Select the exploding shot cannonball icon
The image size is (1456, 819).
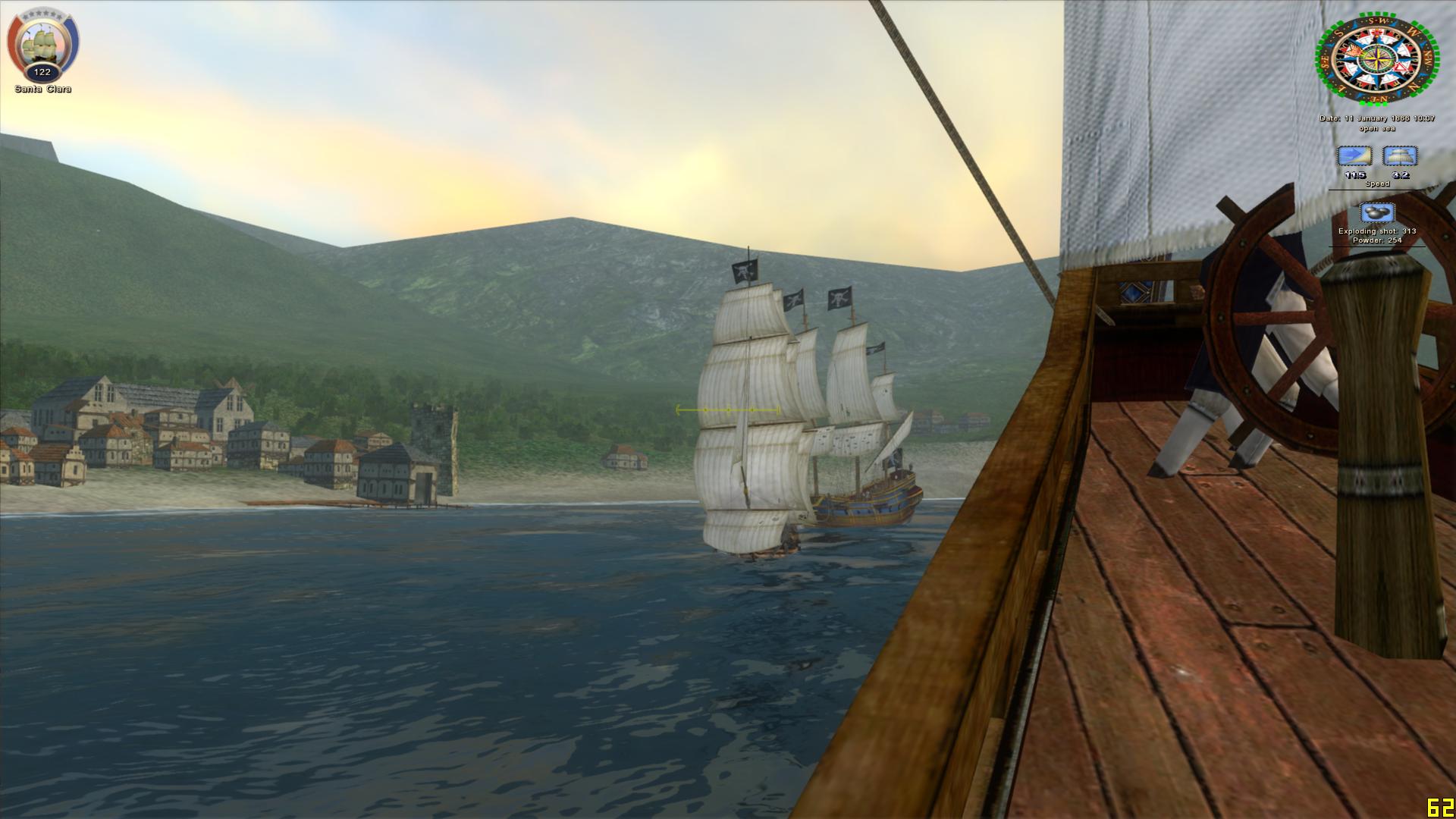pyautogui.click(x=1377, y=213)
